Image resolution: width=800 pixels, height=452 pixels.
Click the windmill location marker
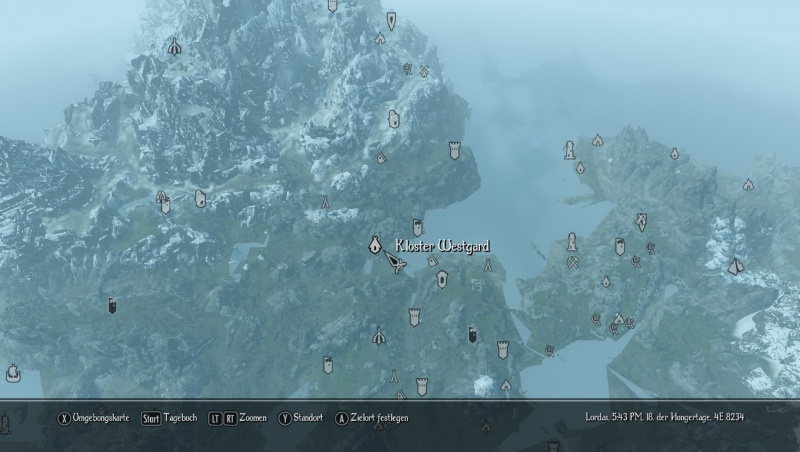pyautogui.click(x=424, y=70)
